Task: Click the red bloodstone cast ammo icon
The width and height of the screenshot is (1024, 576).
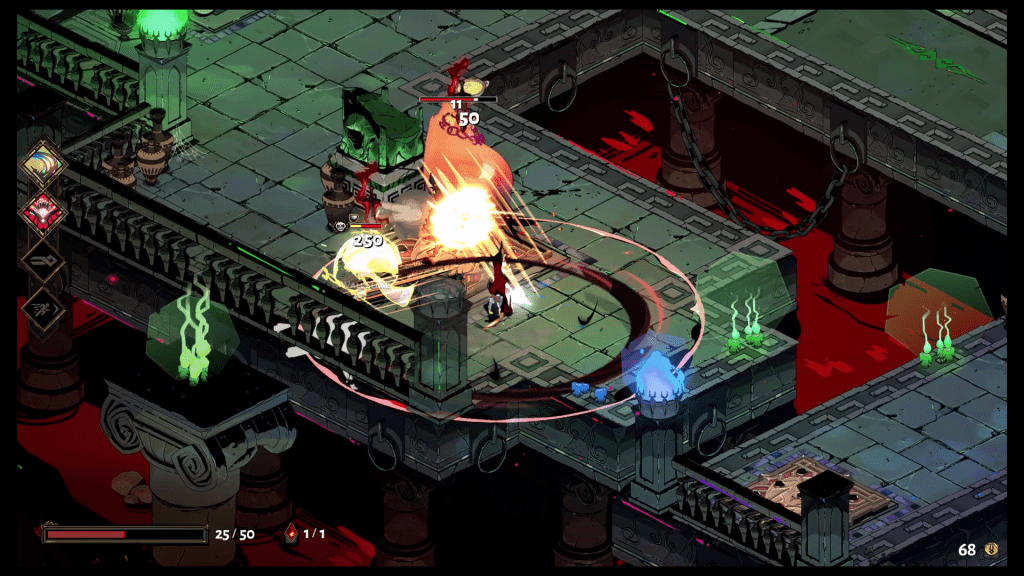Action: 291,533
